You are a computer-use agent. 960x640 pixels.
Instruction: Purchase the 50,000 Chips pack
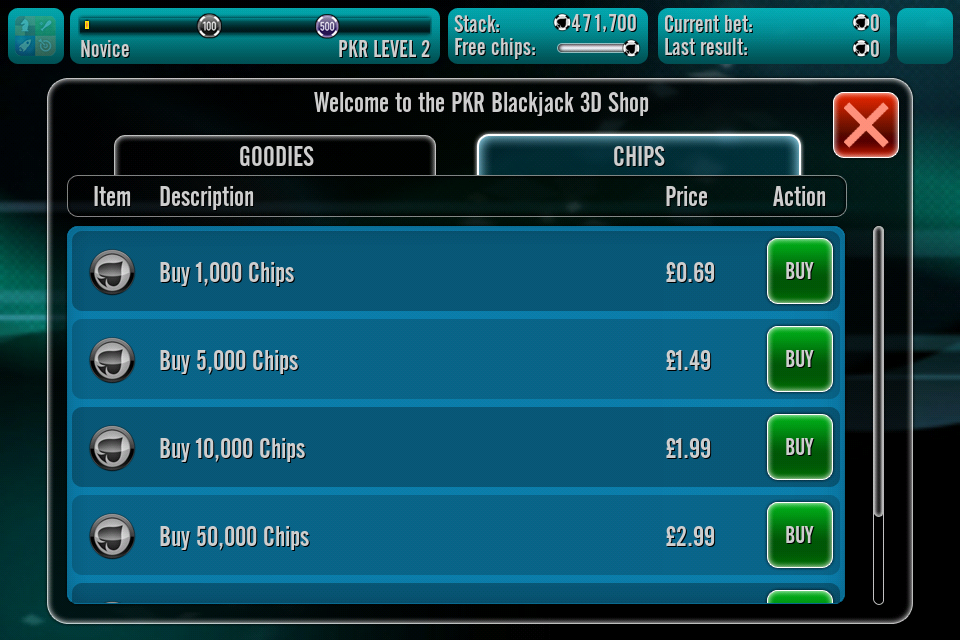click(x=799, y=535)
